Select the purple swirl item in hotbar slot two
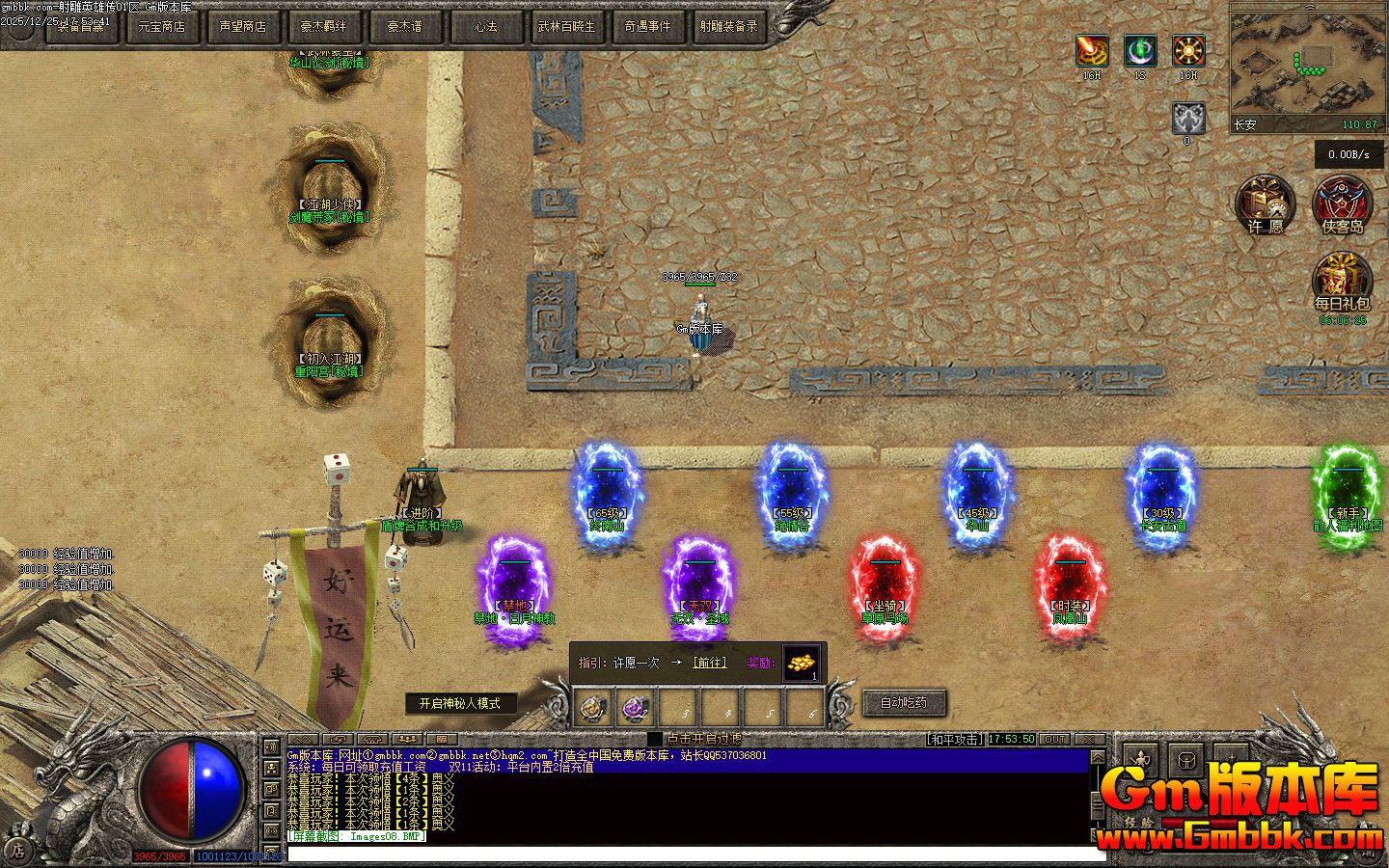 coord(635,709)
